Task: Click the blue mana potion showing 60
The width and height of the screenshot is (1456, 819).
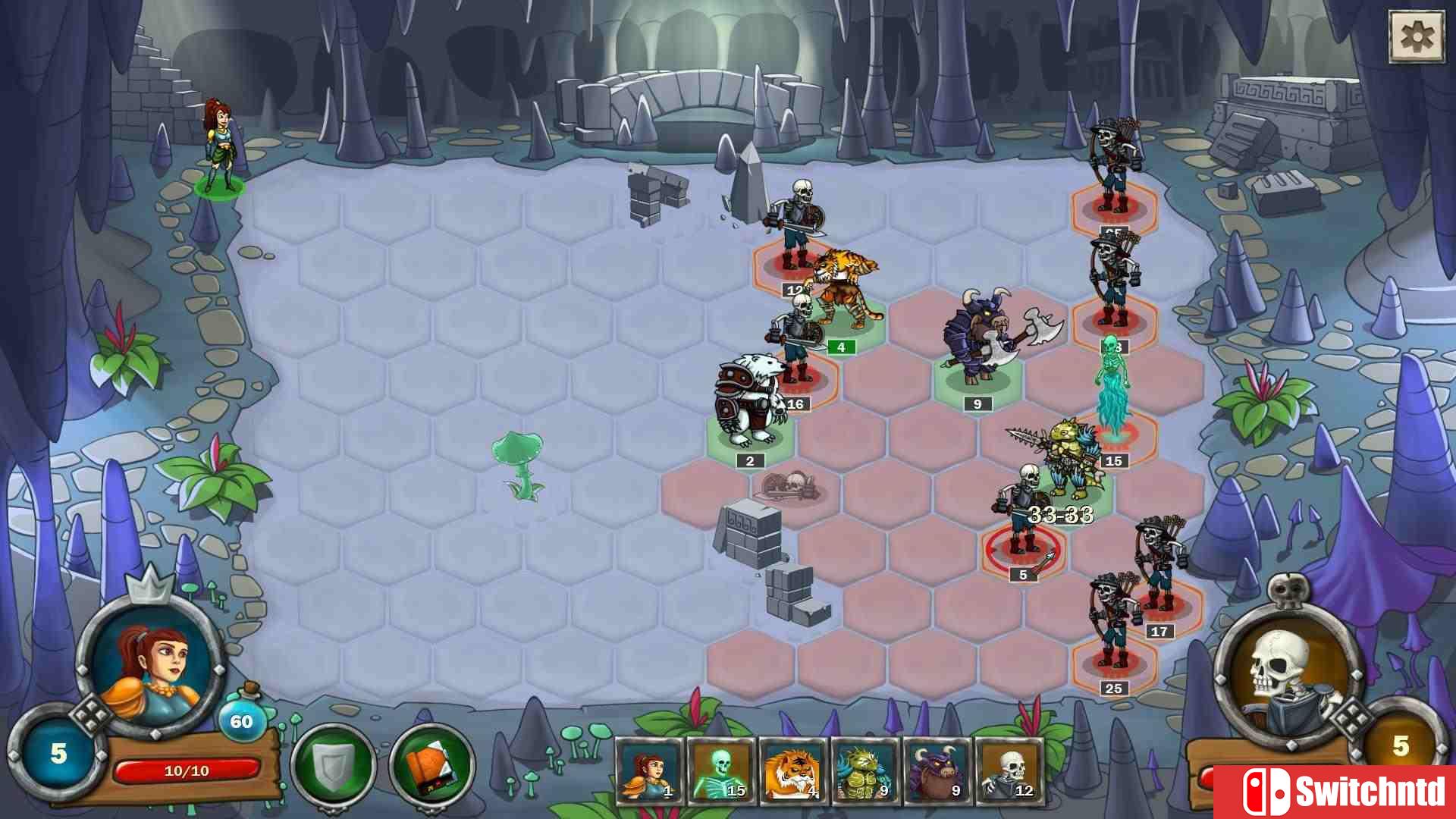Action: click(x=242, y=723)
